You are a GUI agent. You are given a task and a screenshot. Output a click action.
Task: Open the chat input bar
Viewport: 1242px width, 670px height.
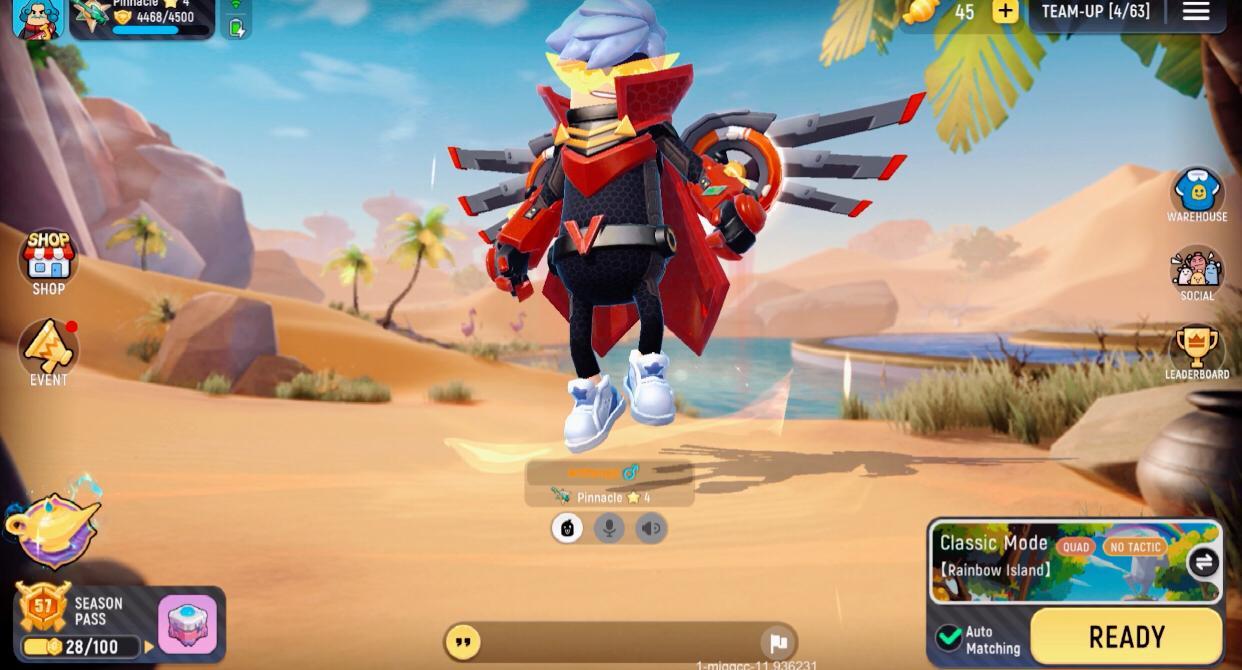(610, 642)
